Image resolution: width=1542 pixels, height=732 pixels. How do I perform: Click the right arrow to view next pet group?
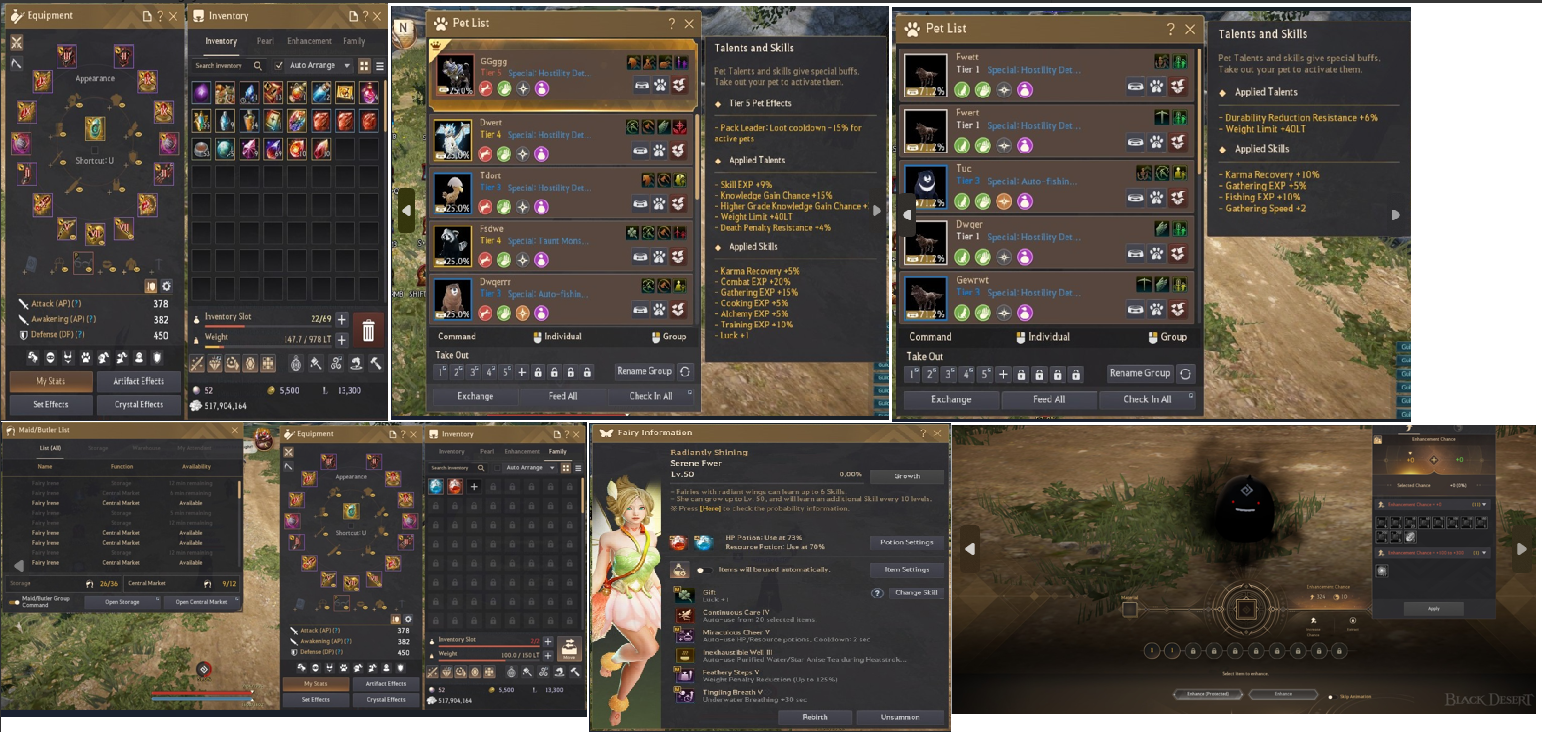pyautogui.click(x=876, y=210)
